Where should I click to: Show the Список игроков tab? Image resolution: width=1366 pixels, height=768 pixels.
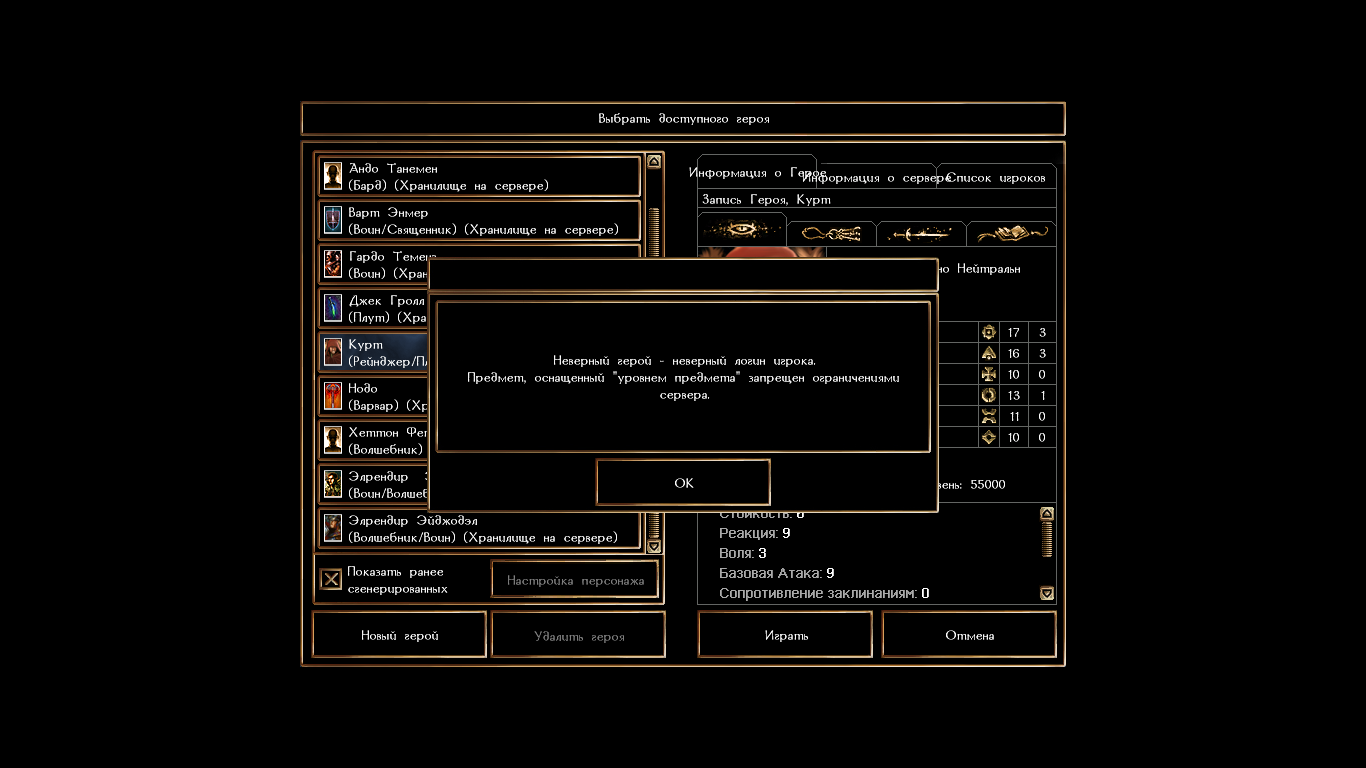coord(997,178)
